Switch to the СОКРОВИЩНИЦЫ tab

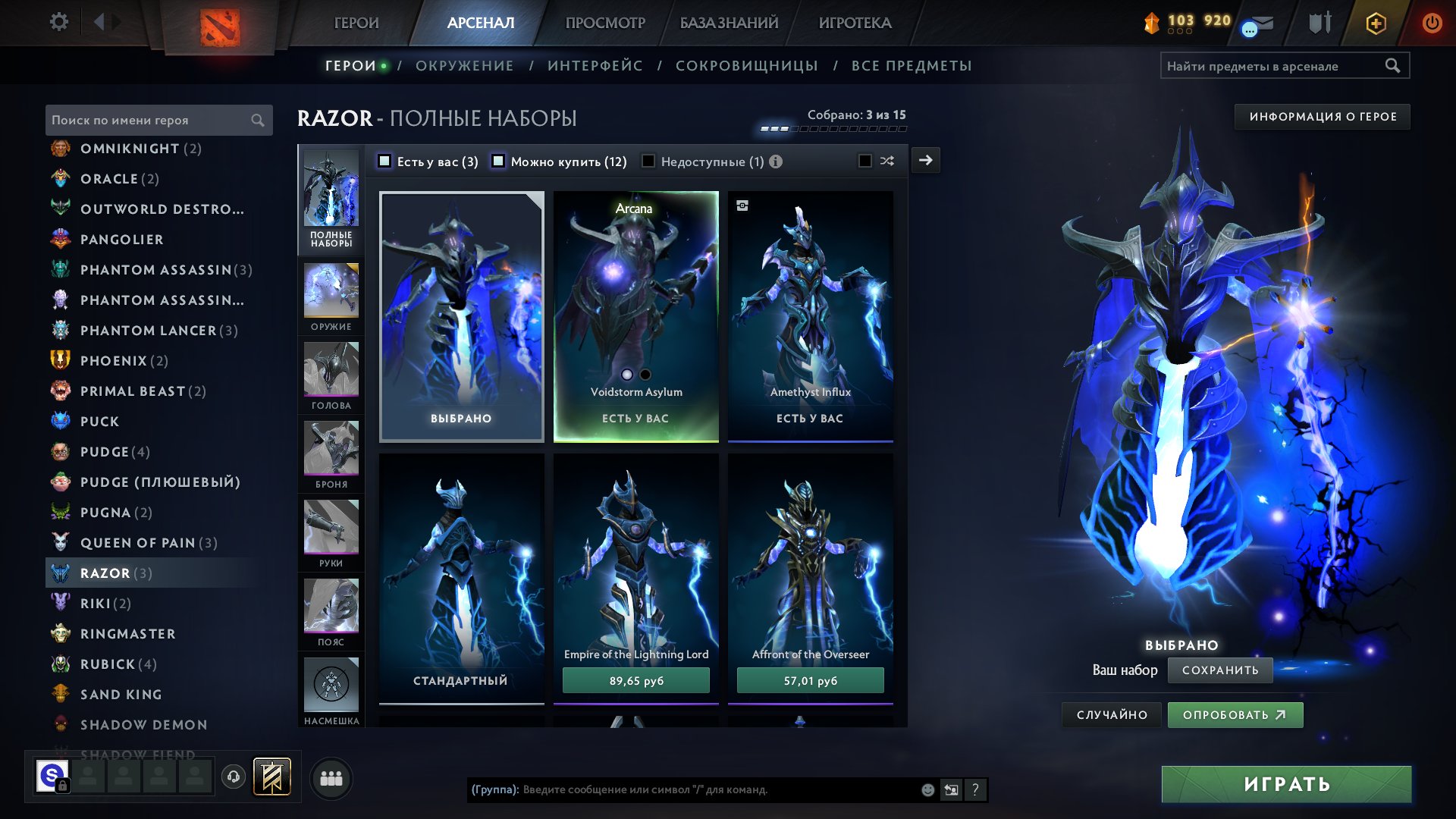click(746, 66)
